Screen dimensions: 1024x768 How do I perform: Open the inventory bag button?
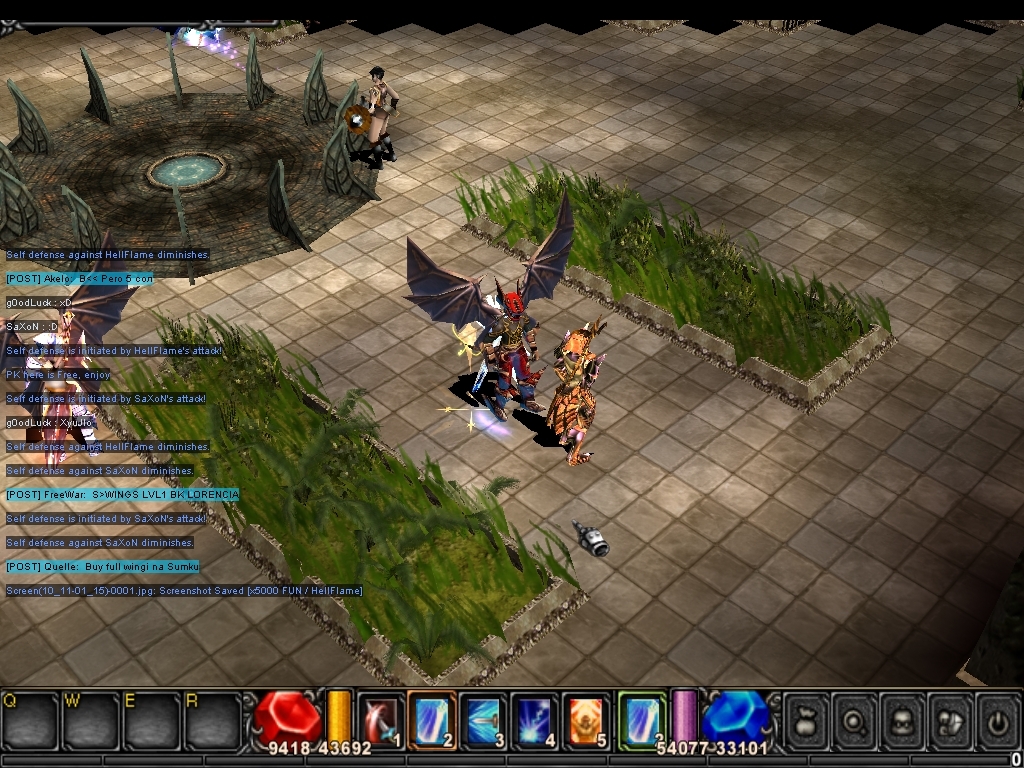coord(806,719)
